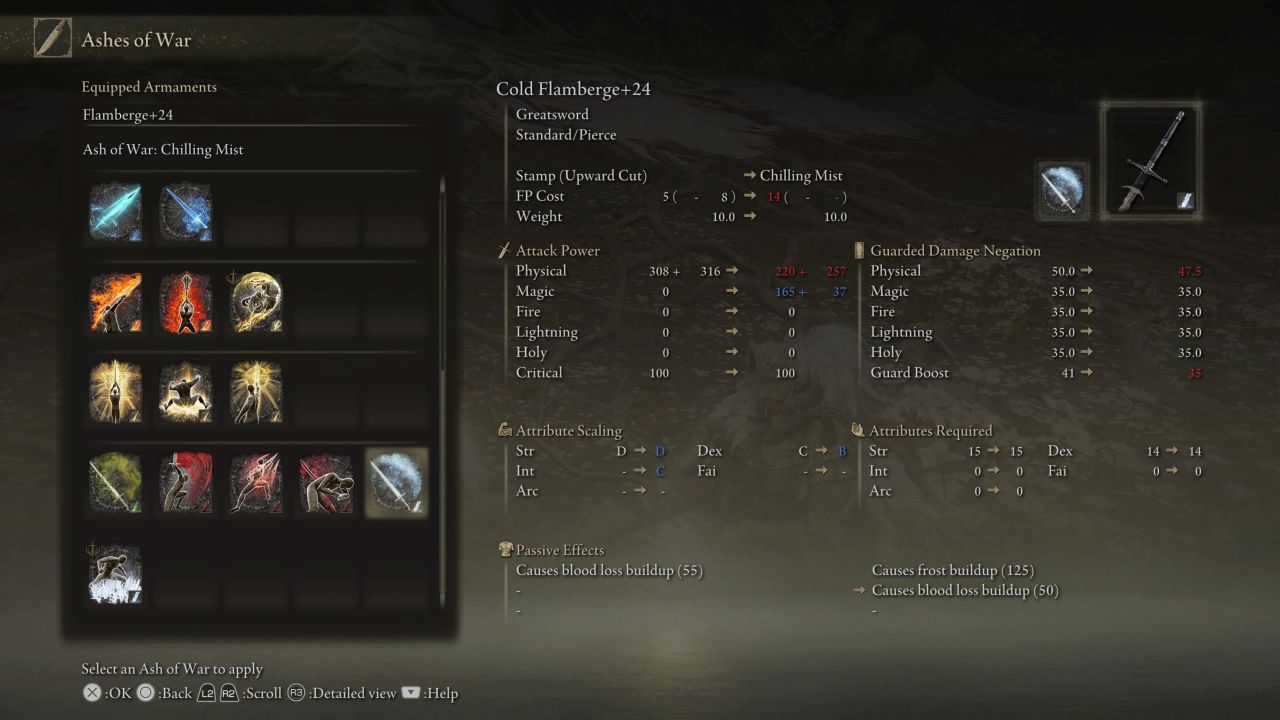The width and height of the screenshot is (1280, 720).
Task: Select the red piercing thrust ash of war
Action: [x=255, y=482]
